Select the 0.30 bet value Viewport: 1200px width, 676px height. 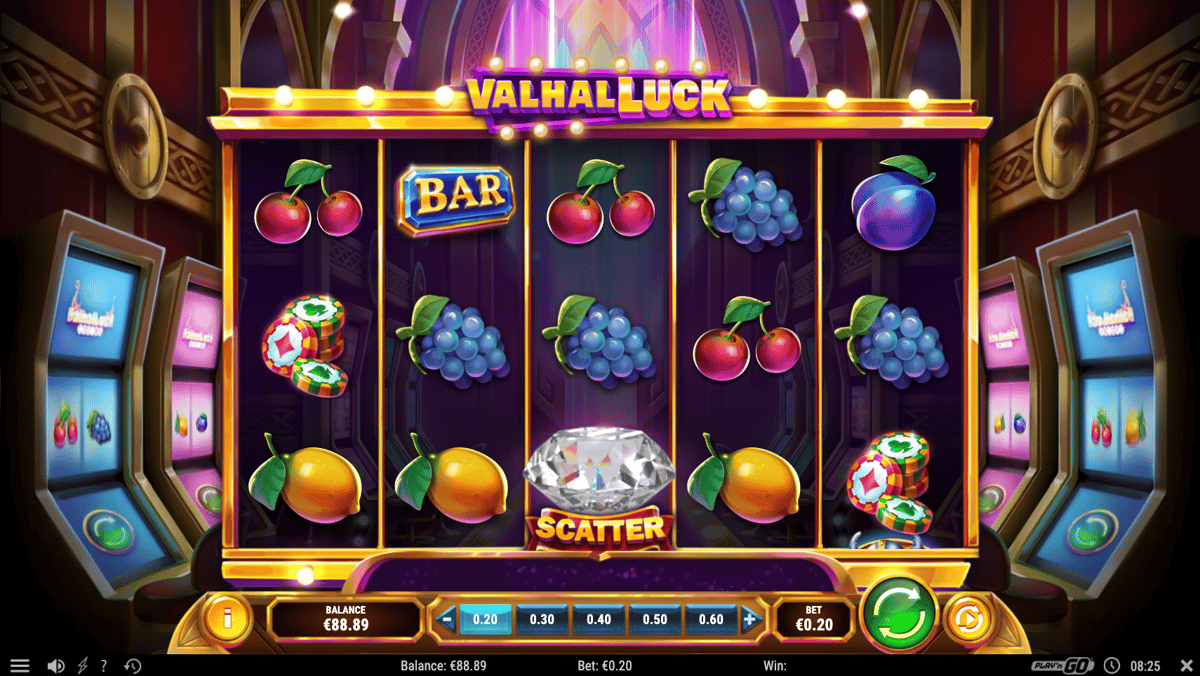pos(542,620)
